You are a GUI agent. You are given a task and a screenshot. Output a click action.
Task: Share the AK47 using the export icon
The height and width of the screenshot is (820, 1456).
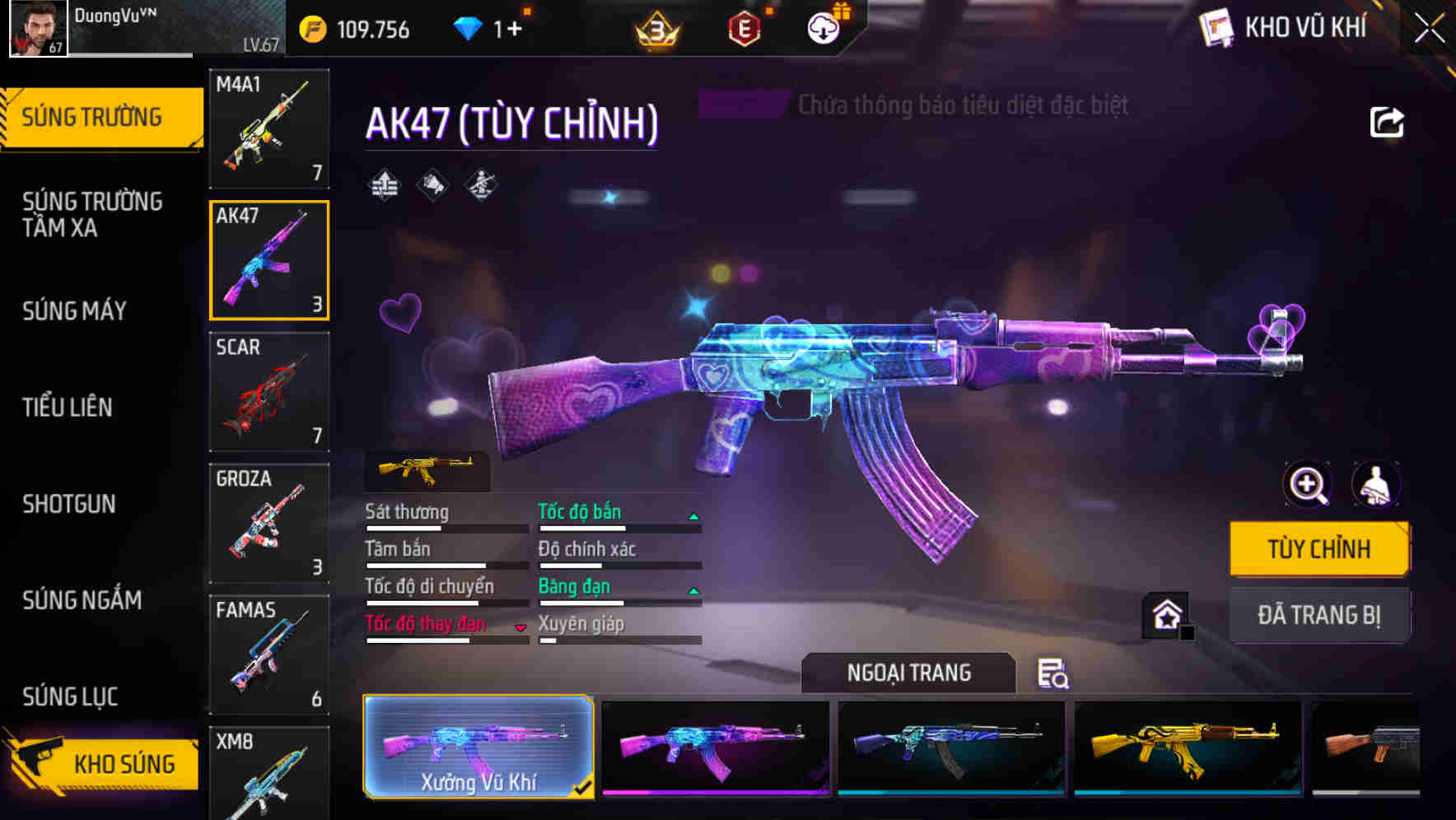[1386, 121]
